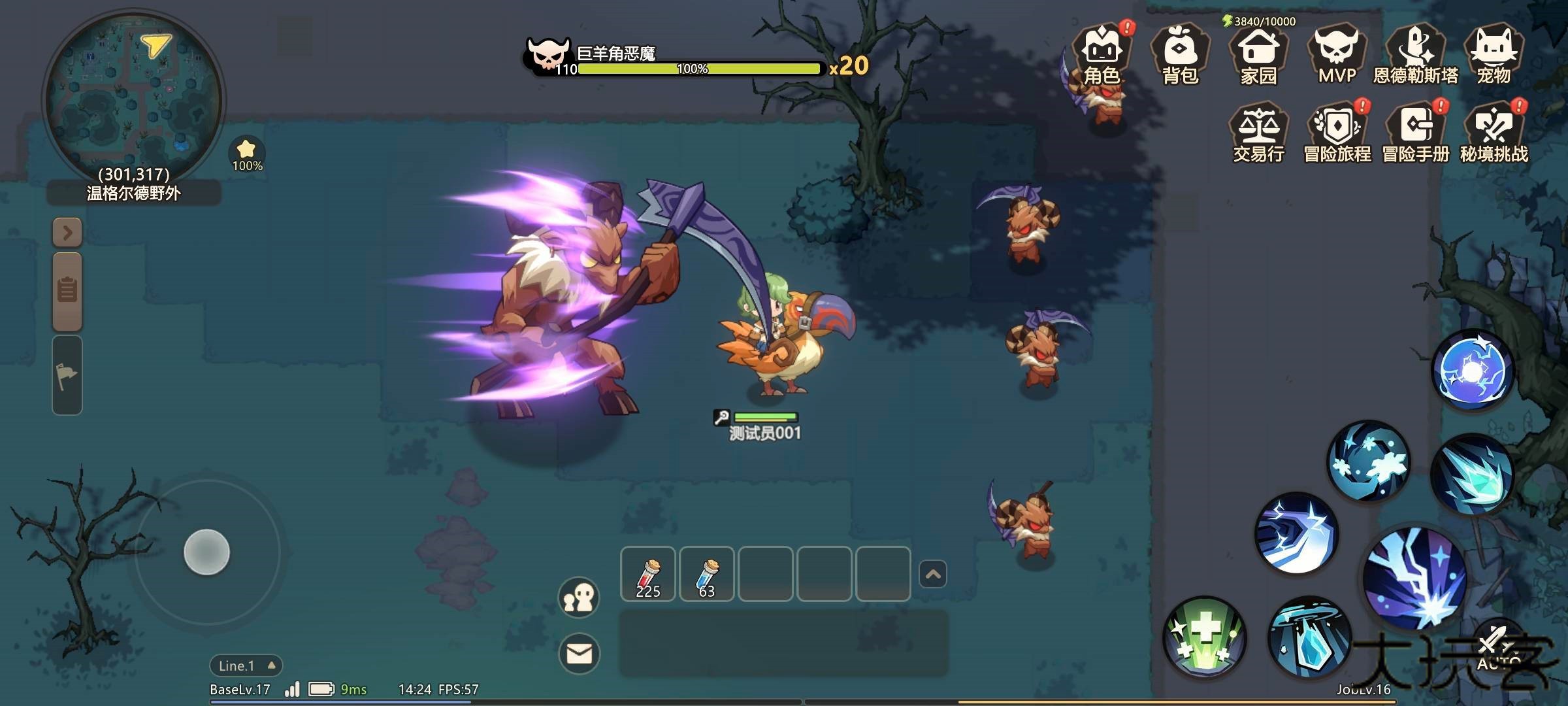Screen dimensions: 1568x706
Task: Enter the 秘境挑战 challenge menu
Action: (1494, 134)
